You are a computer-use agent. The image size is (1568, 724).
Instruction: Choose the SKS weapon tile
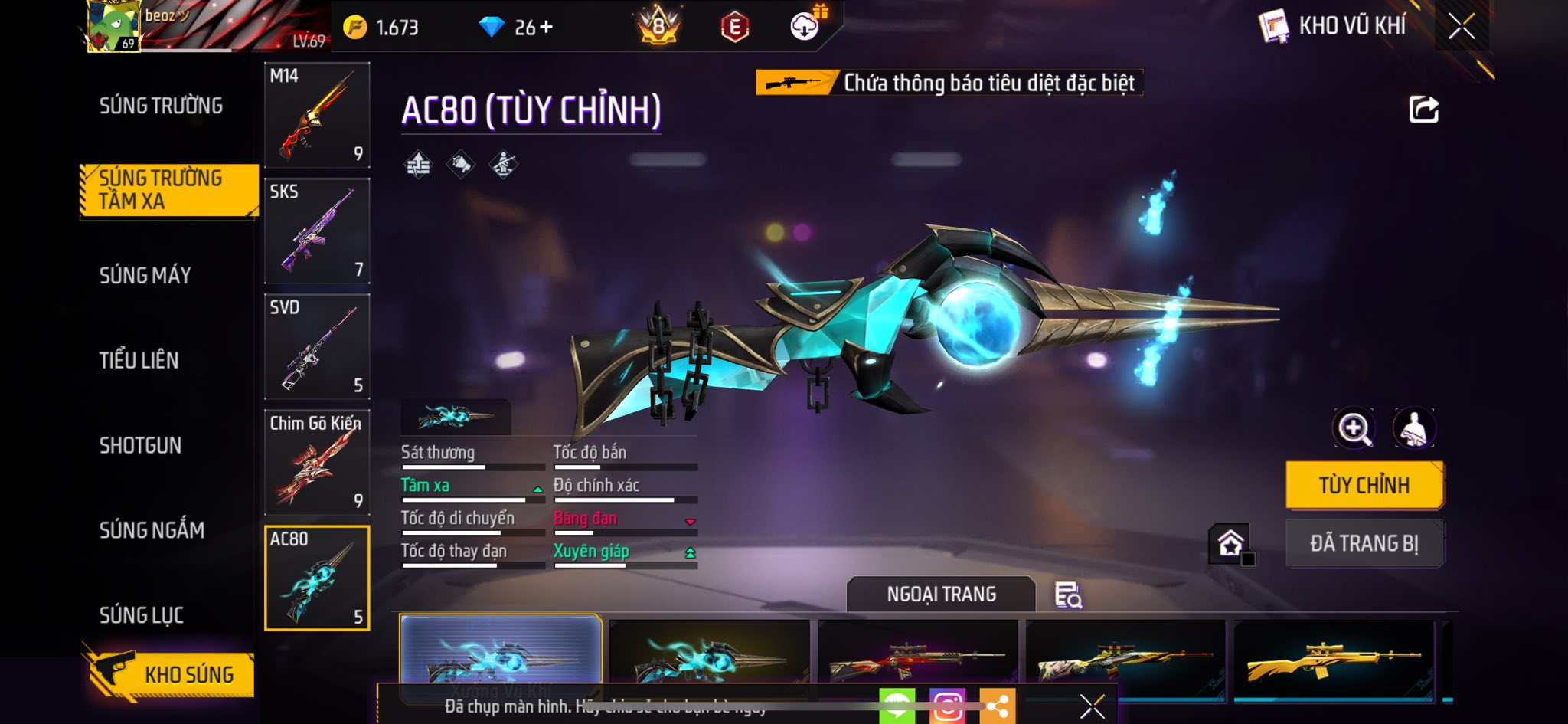click(317, 231)
